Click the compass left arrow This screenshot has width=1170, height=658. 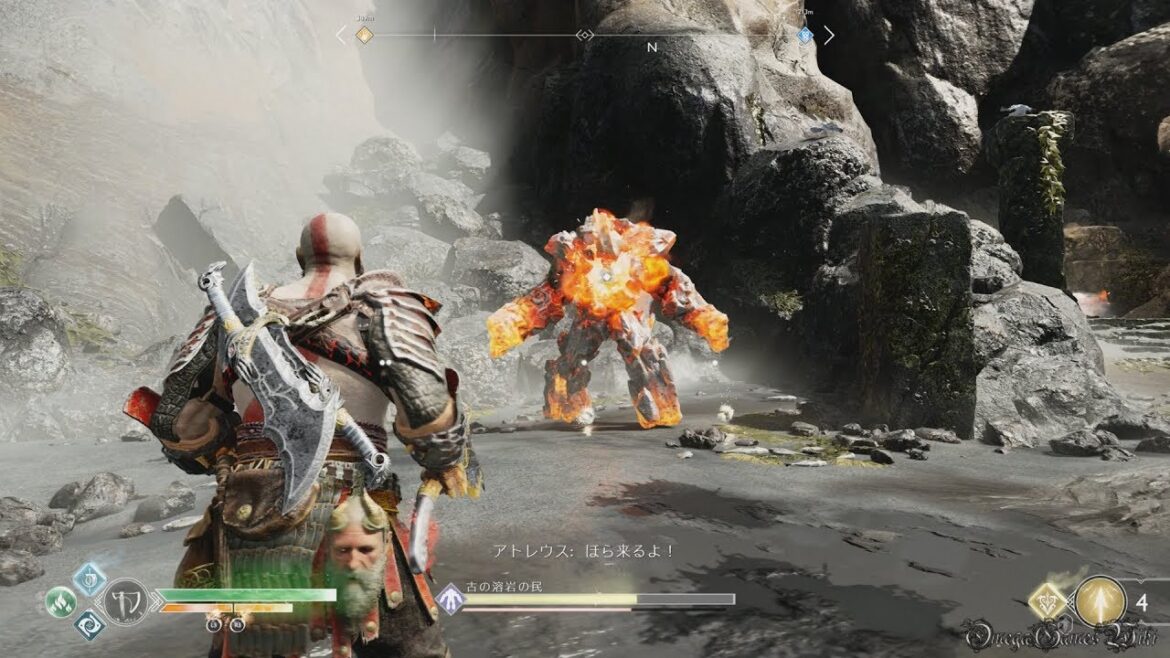click(x=340, y=35)
